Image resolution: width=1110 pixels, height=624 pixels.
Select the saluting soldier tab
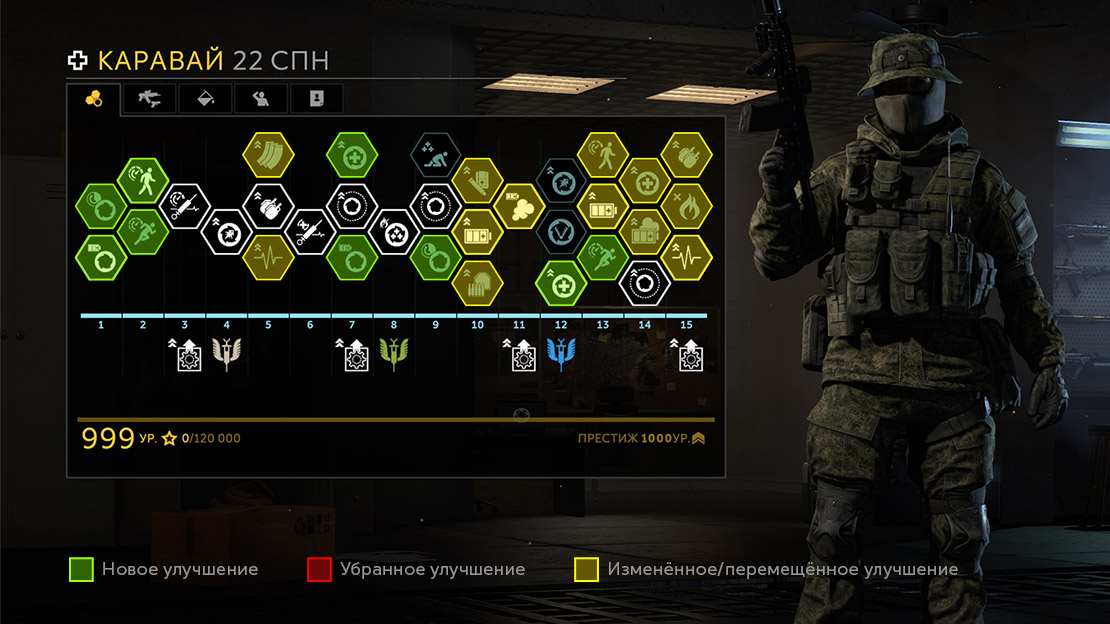click(x=260, y=98)
